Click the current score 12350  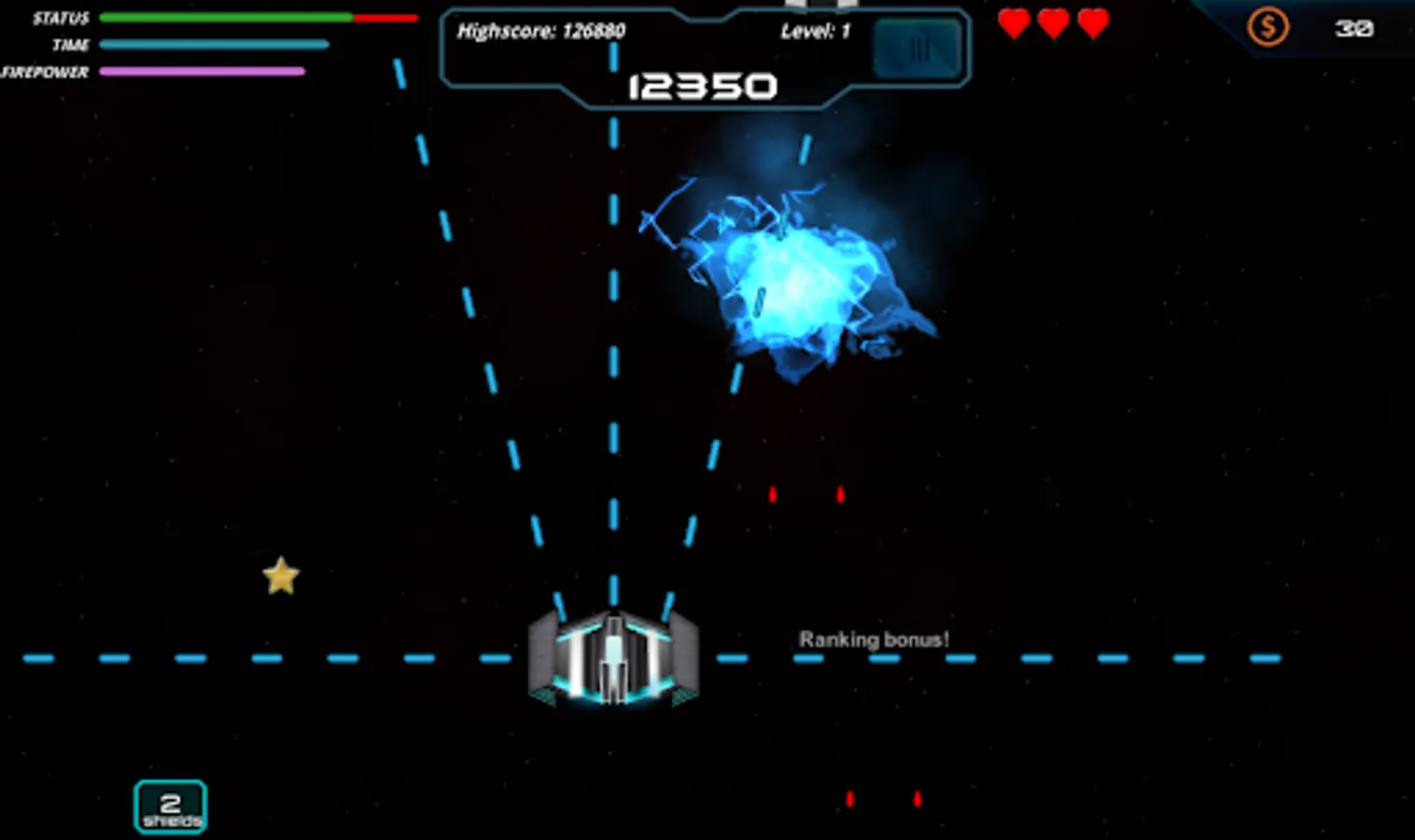(701, 86)
